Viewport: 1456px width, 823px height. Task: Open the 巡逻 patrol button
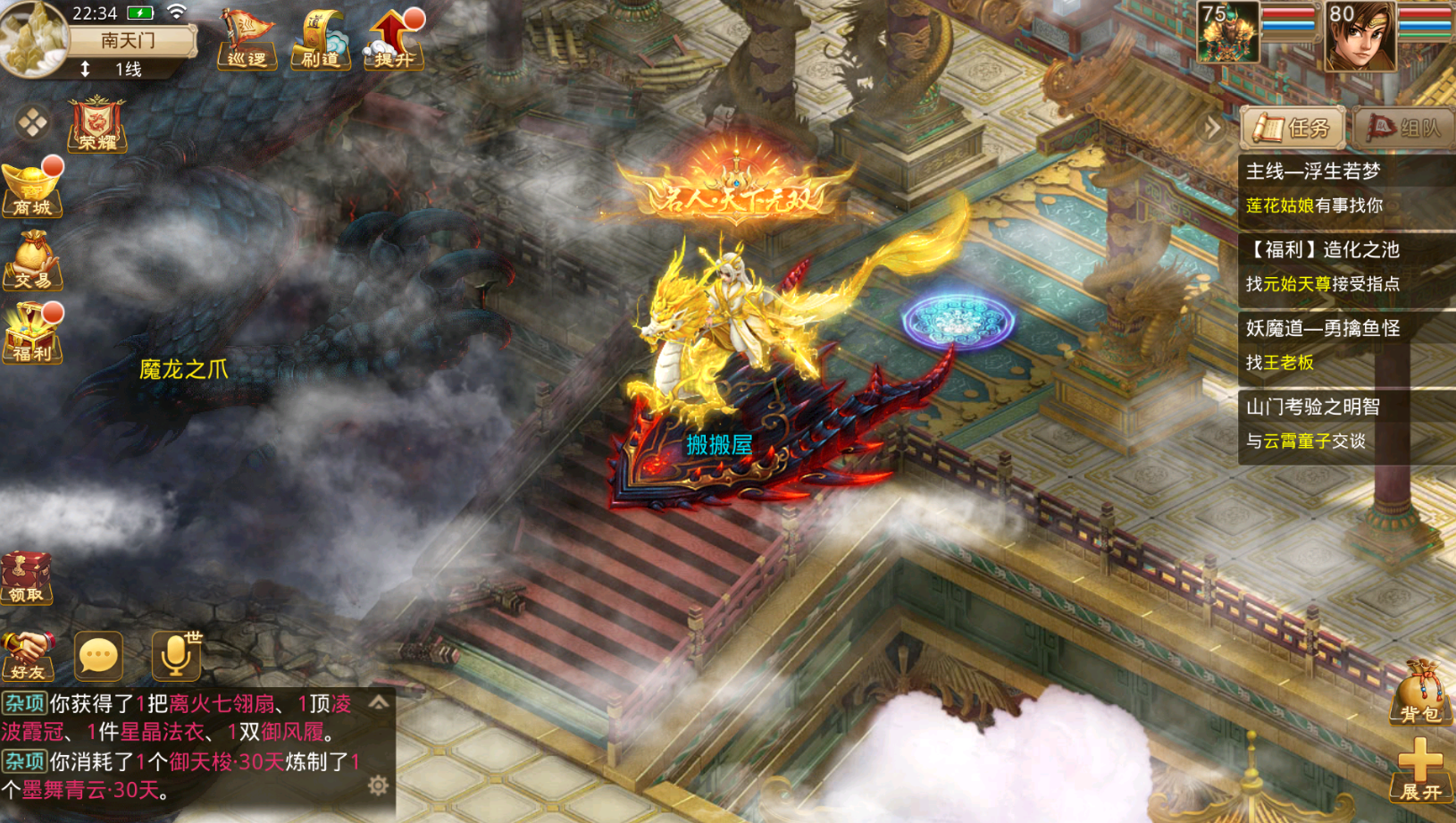pyautogui.click(x=247, y=40)
